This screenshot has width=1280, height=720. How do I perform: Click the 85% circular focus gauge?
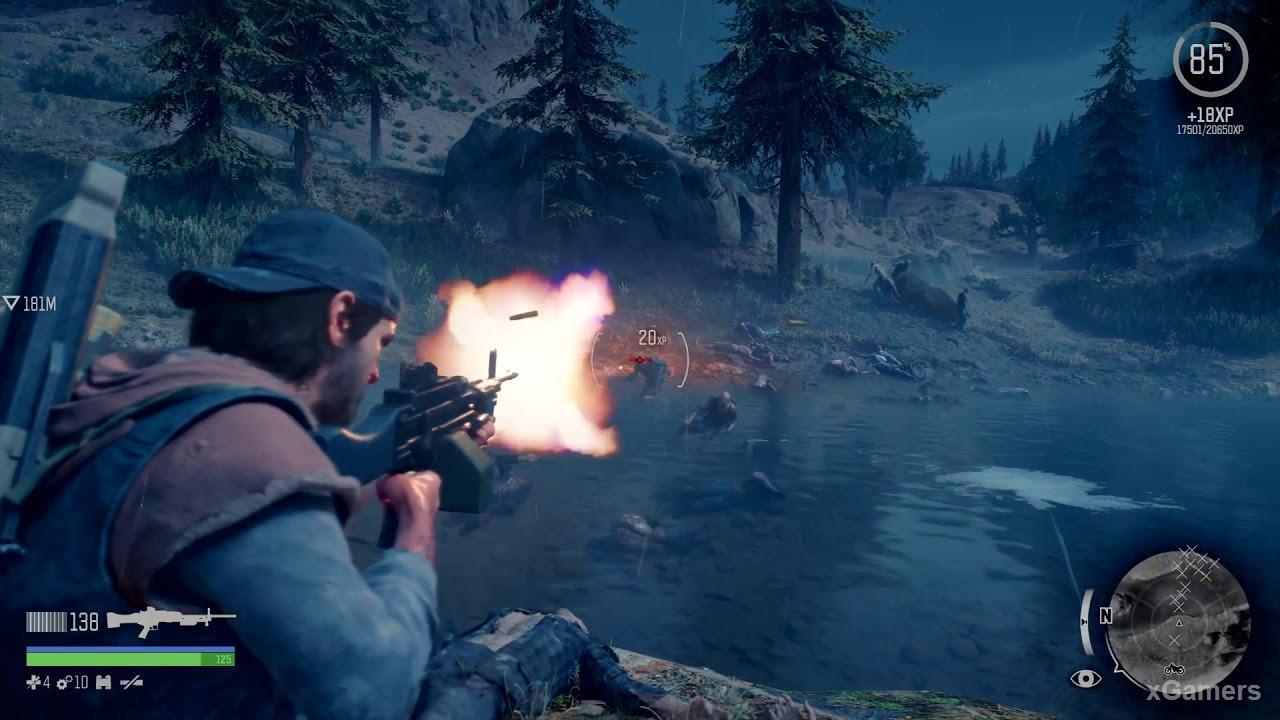coord(1209,59)
